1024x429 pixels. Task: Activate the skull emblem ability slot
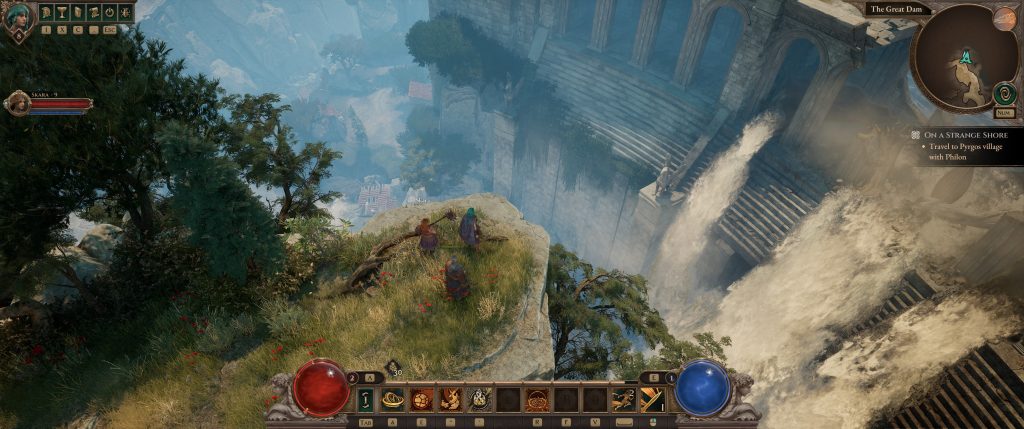(x=480, y=400)
